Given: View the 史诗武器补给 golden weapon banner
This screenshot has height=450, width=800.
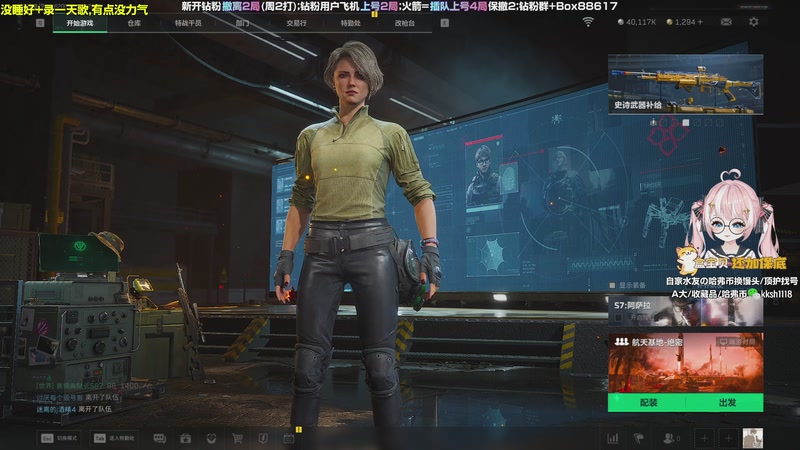Looking at the screenshot, I should click(x=685, y=84).
